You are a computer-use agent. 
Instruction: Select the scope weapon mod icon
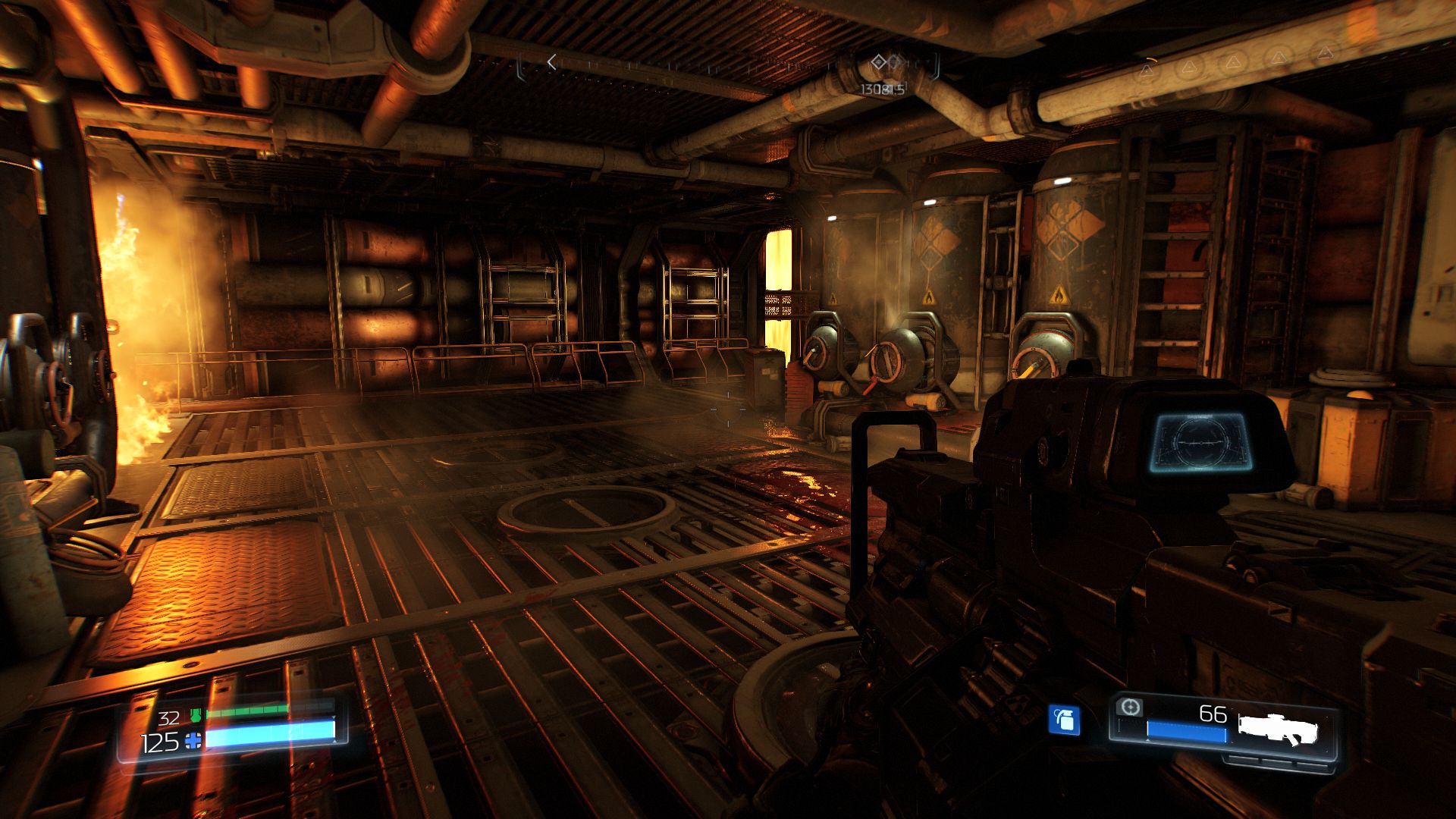[x=1130, y=708]
